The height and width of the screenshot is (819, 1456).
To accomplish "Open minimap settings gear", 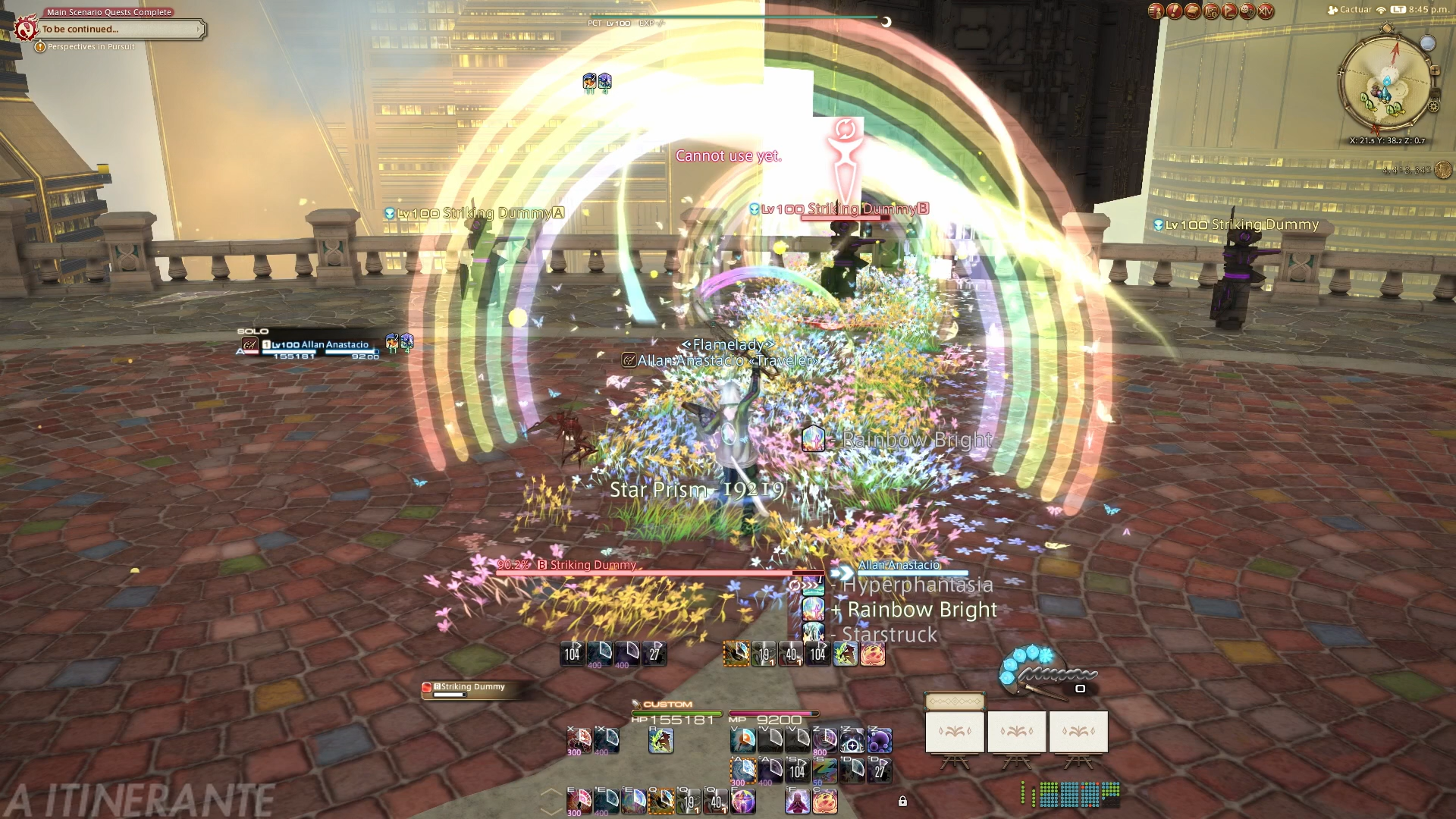I will pos(1434,107).
